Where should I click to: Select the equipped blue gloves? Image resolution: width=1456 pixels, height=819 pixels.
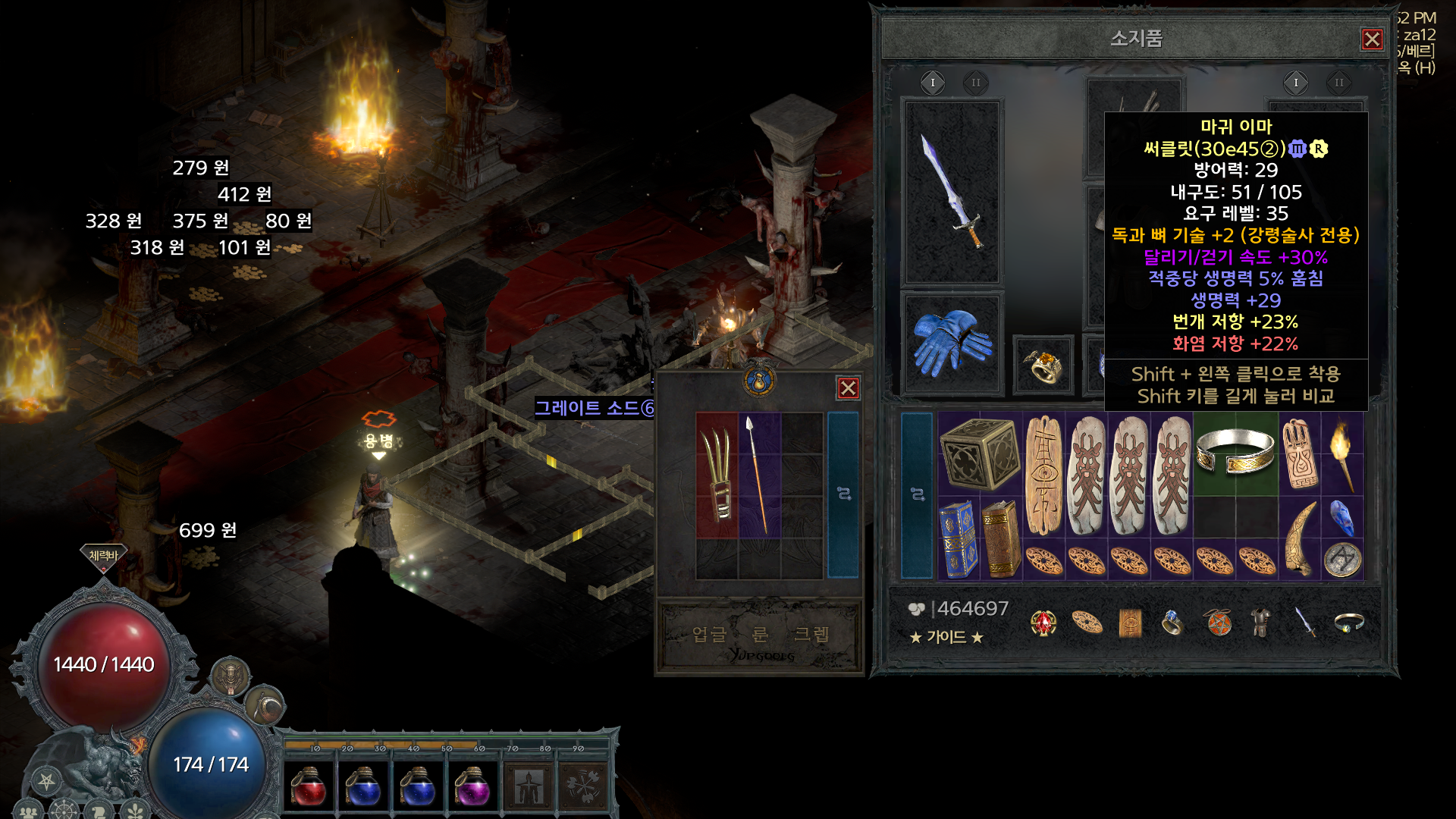click(952, 344)
